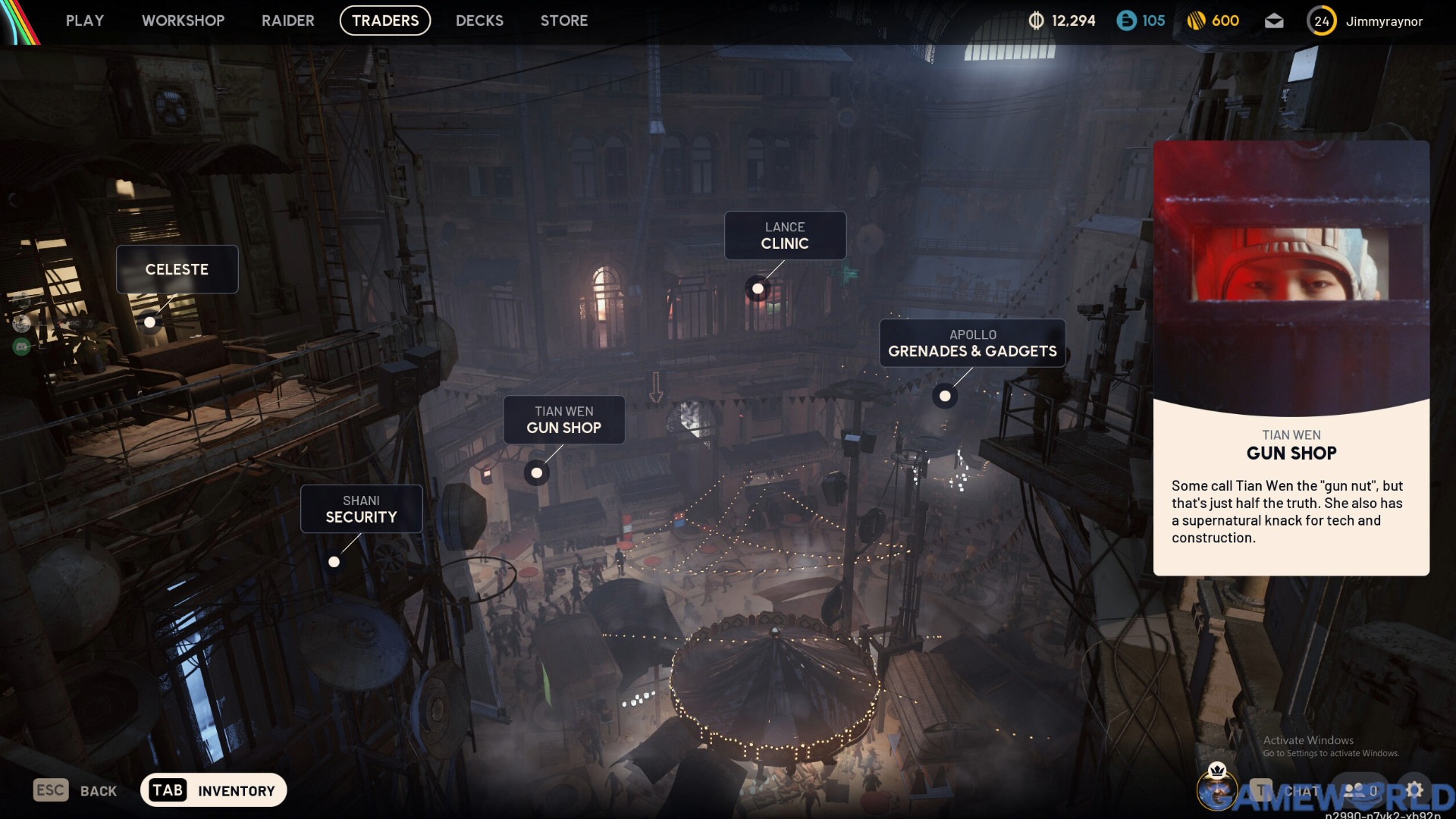
Task: Click the Tian Wen portrait card
Action: (x=1291, y=356)
